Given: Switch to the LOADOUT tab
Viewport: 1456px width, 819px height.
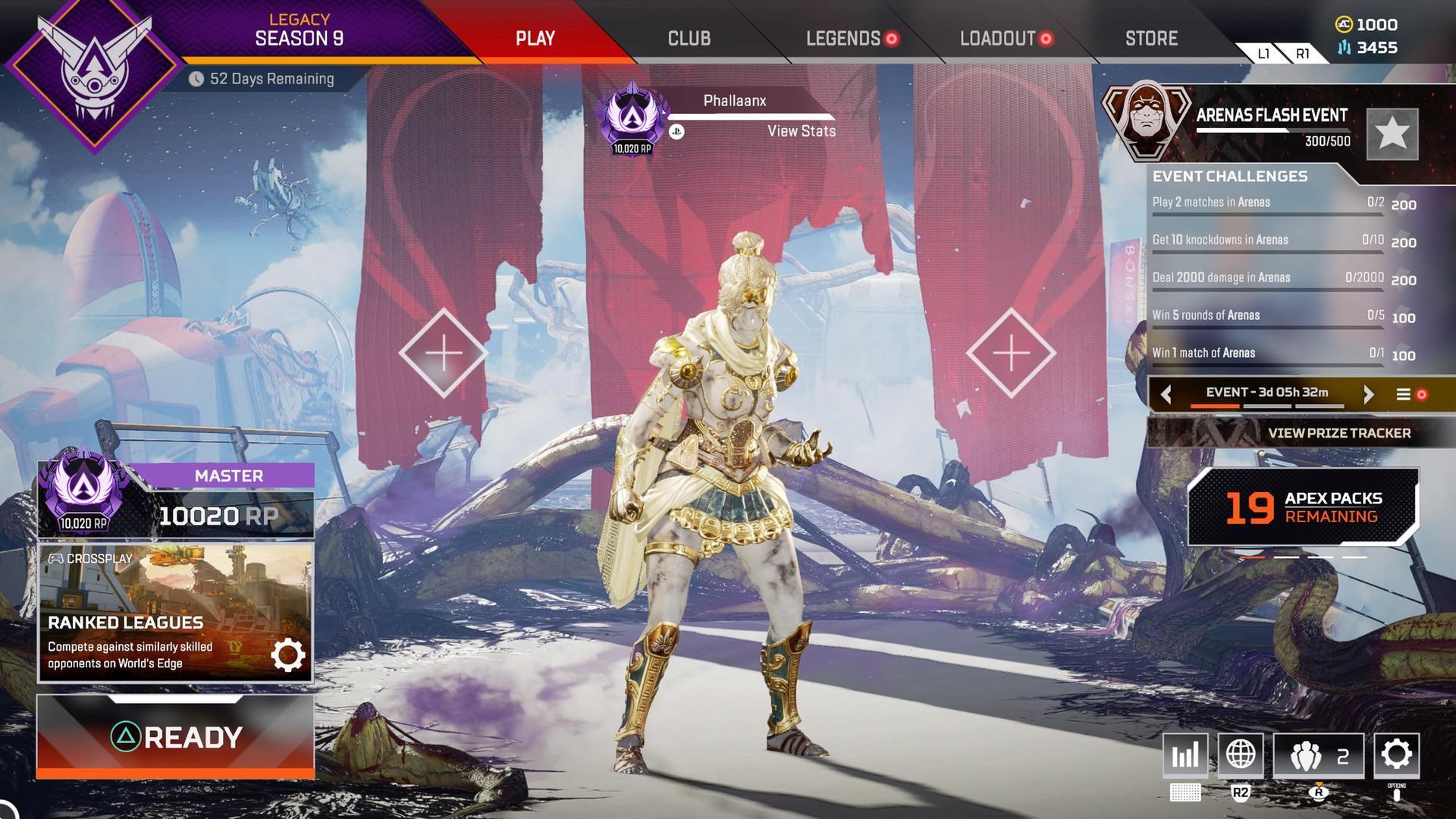Looking at the screenshot, I should 997,38.
